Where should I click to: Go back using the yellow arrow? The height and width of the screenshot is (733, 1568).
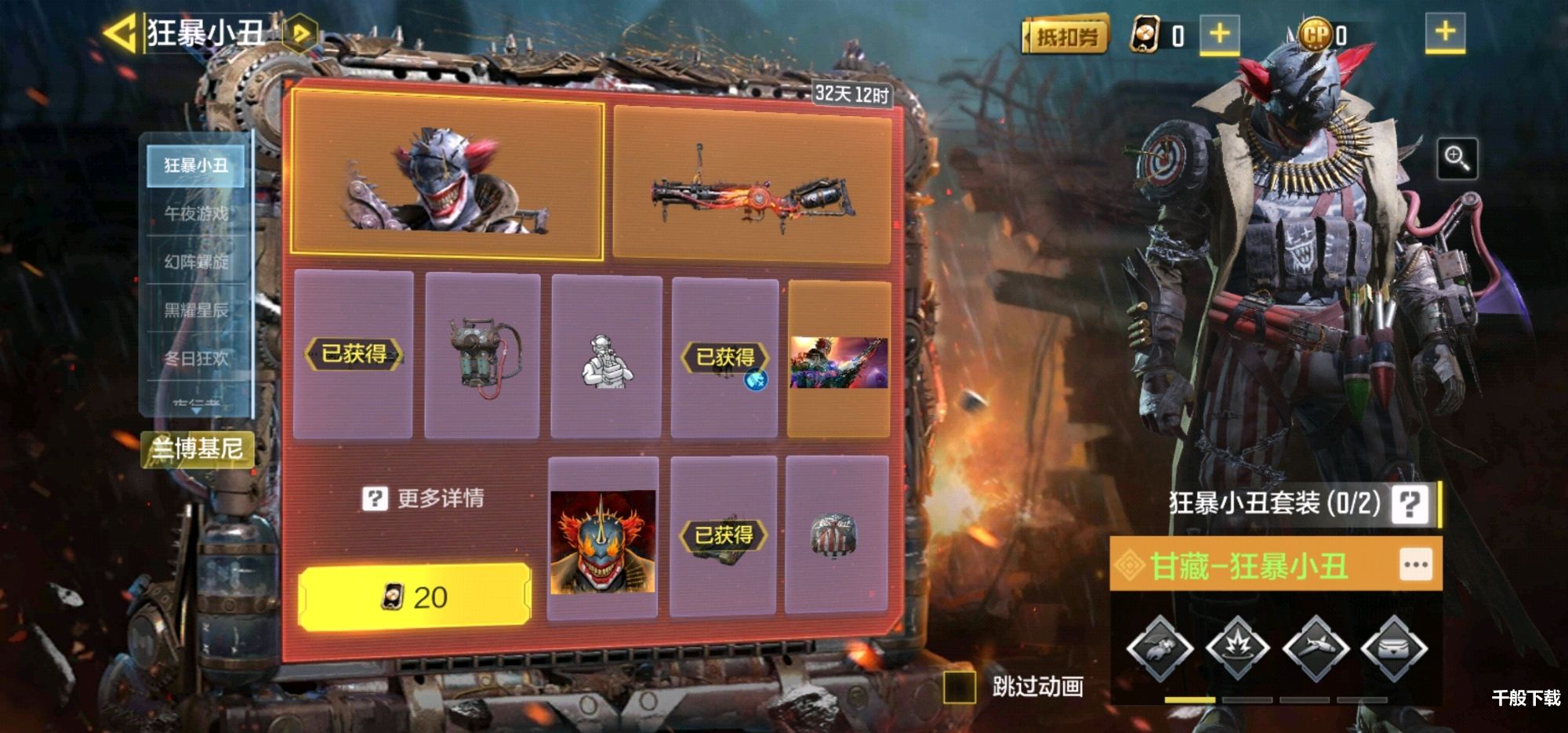(x=120, y=34)
